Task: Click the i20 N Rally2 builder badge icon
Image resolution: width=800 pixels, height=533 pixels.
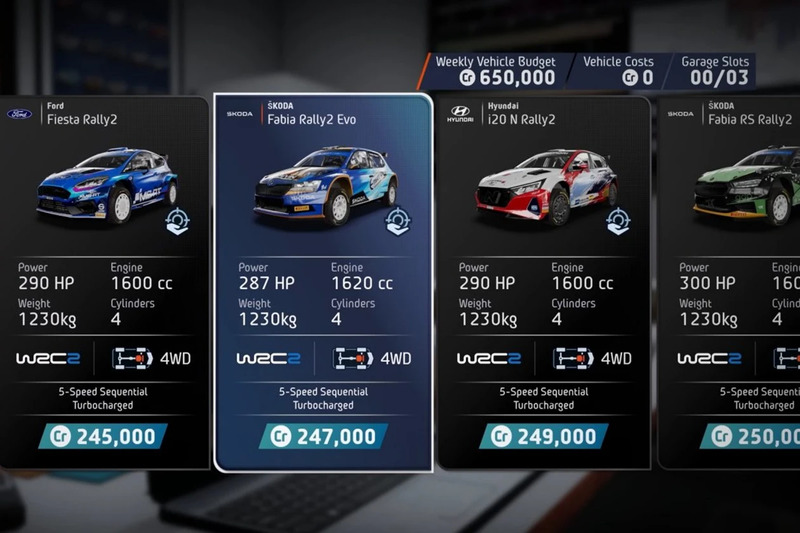Action: pyautogui.click(x=619, y=222)
